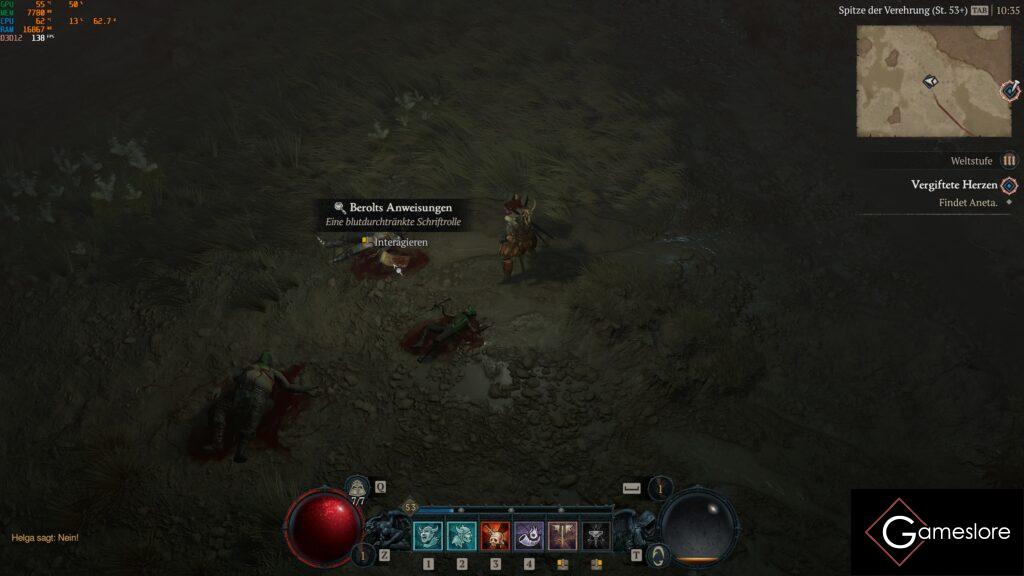Click the town portal swirl icon
Viewport: 1024px width, 576px height.
(x=657, y=554)
